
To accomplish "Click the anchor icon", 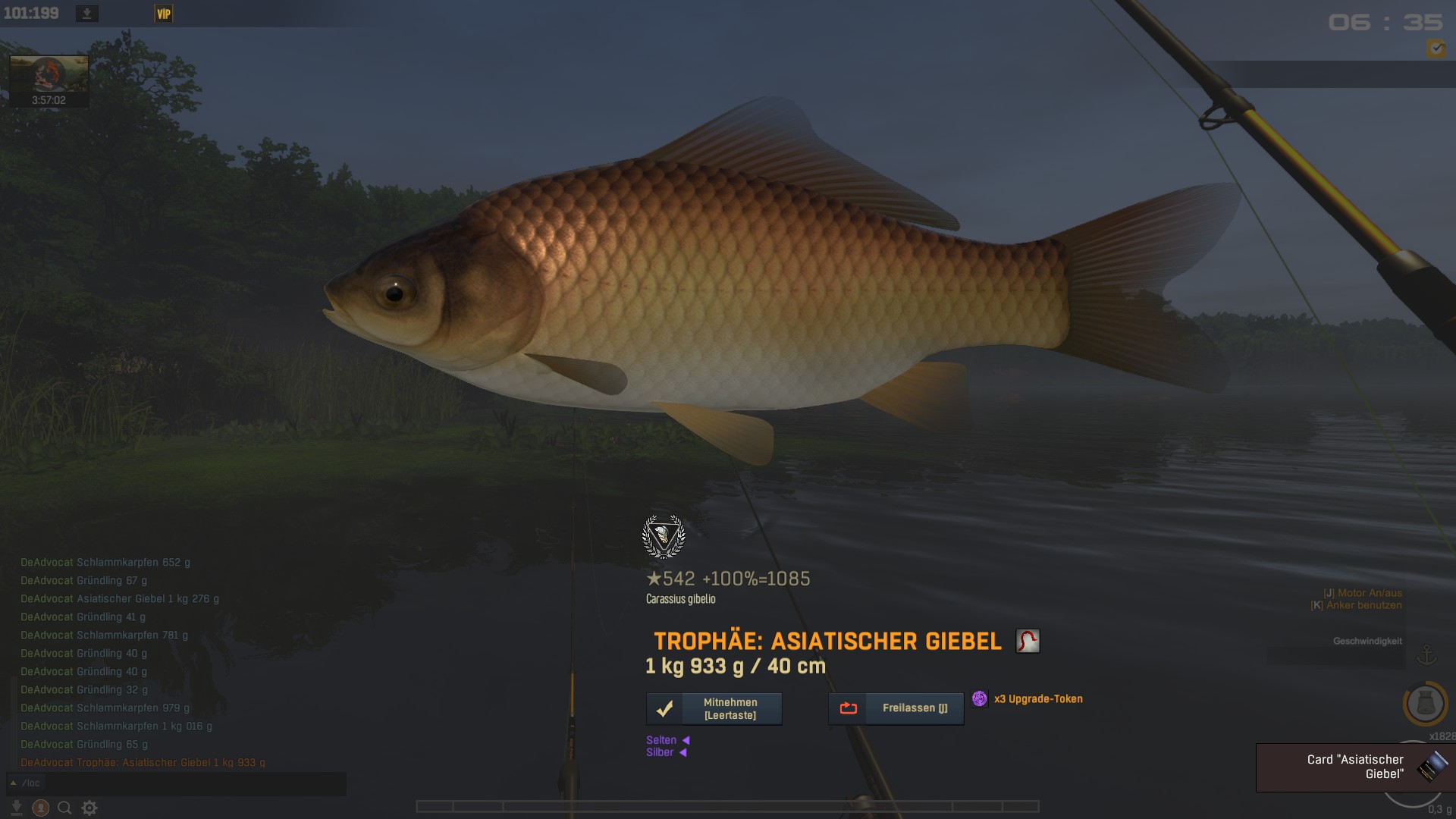I will (x=1426, y=654).
